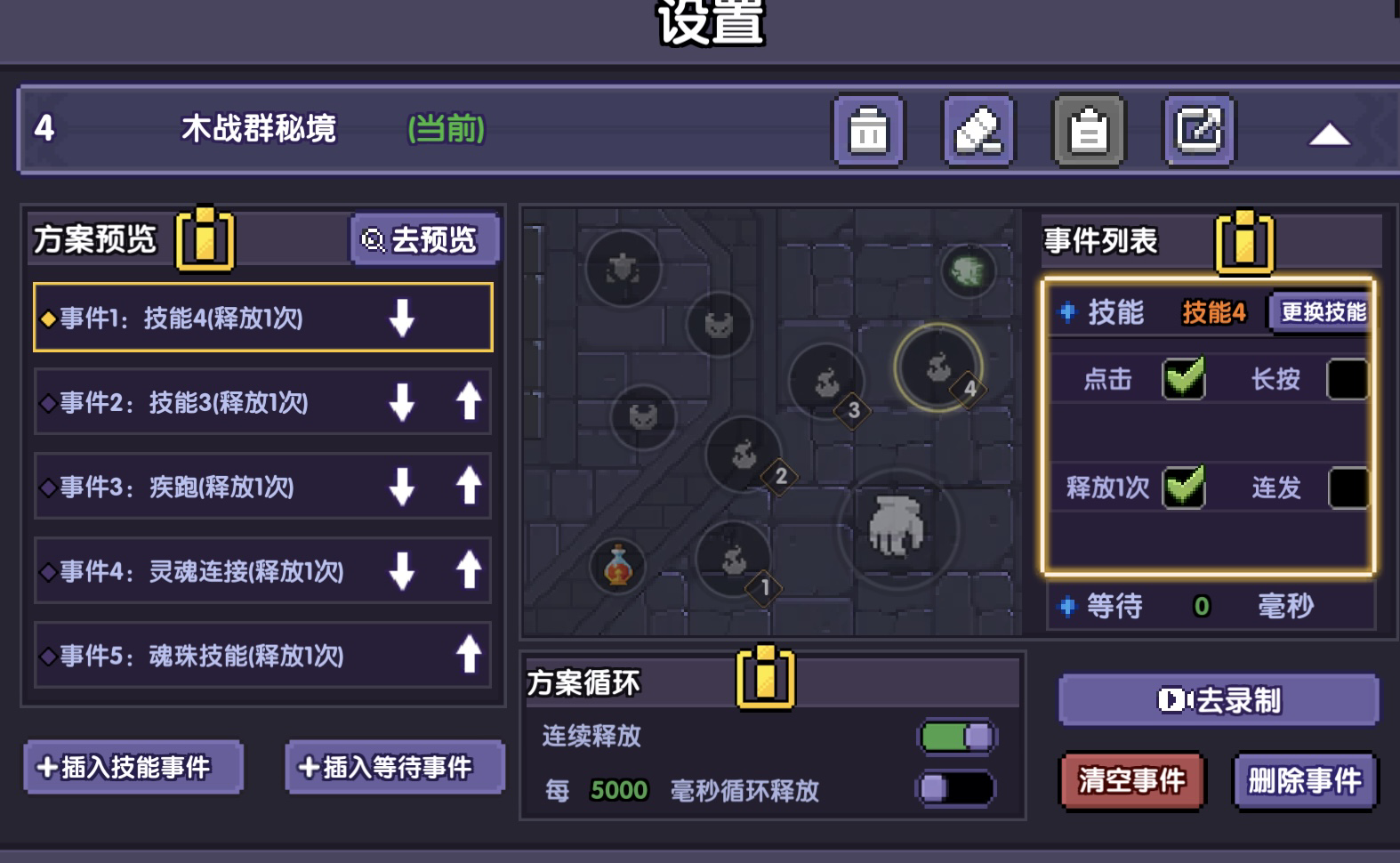The height and width of the screenshot is (863, 1400).
Task: Click the trash delete icon for profile 4
Action: coord(869,130)
